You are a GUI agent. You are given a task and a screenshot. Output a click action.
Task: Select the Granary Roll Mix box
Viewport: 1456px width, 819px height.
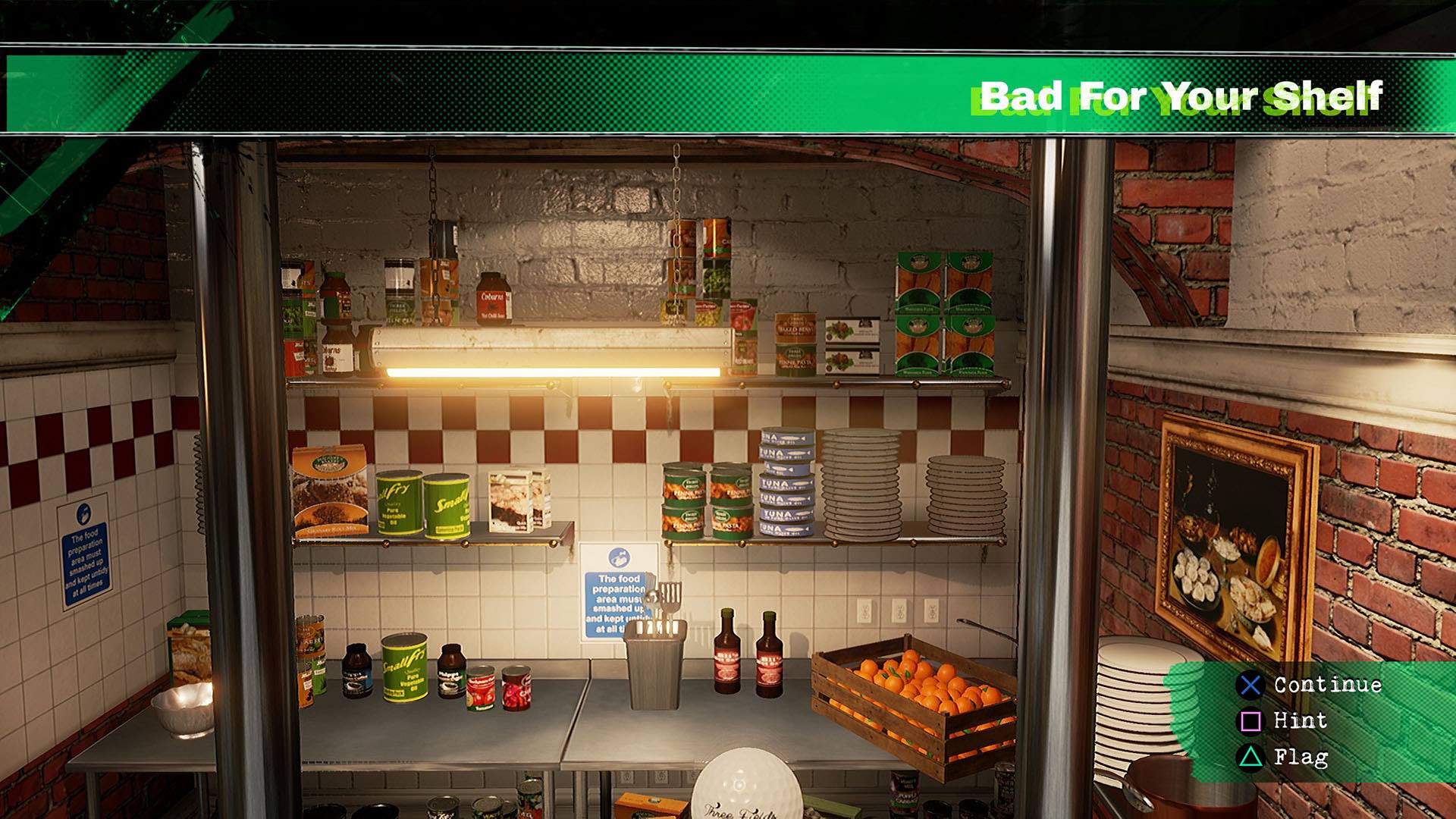coord(328,493)
